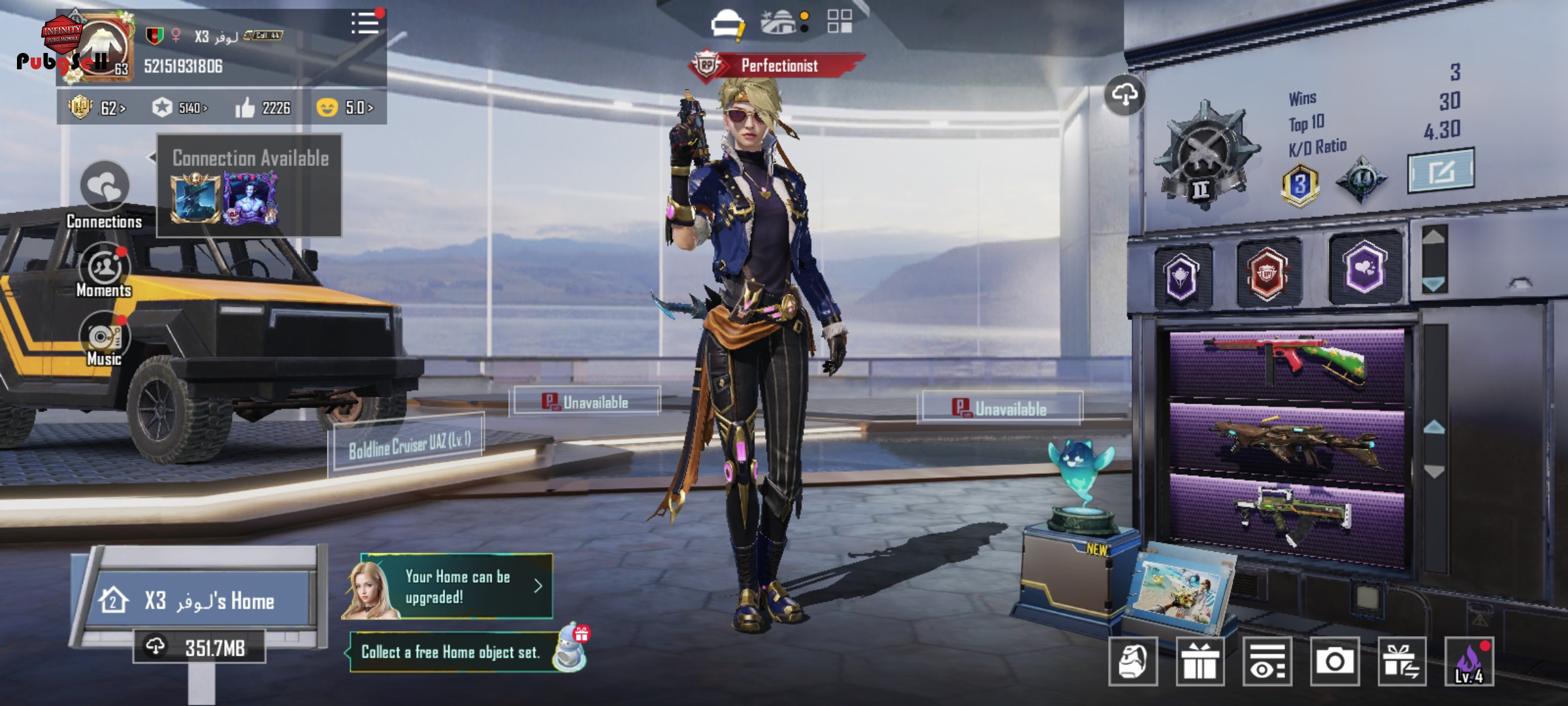Open the four-squares grid icon
This screenshot has height=706, width=1568.
coord(840,22)
